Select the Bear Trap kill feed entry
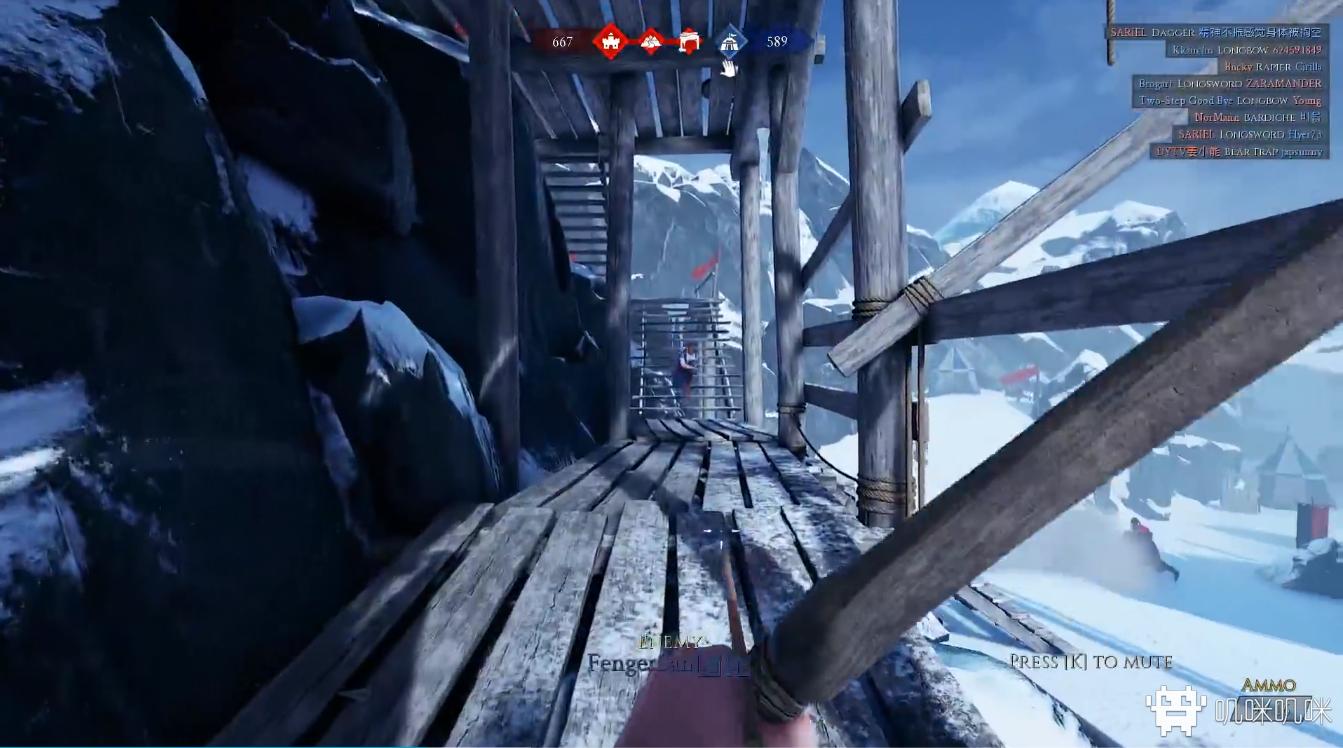The height and width of the screenshot is (748, 1343). pyautogui.click(x=1240, y=151)
